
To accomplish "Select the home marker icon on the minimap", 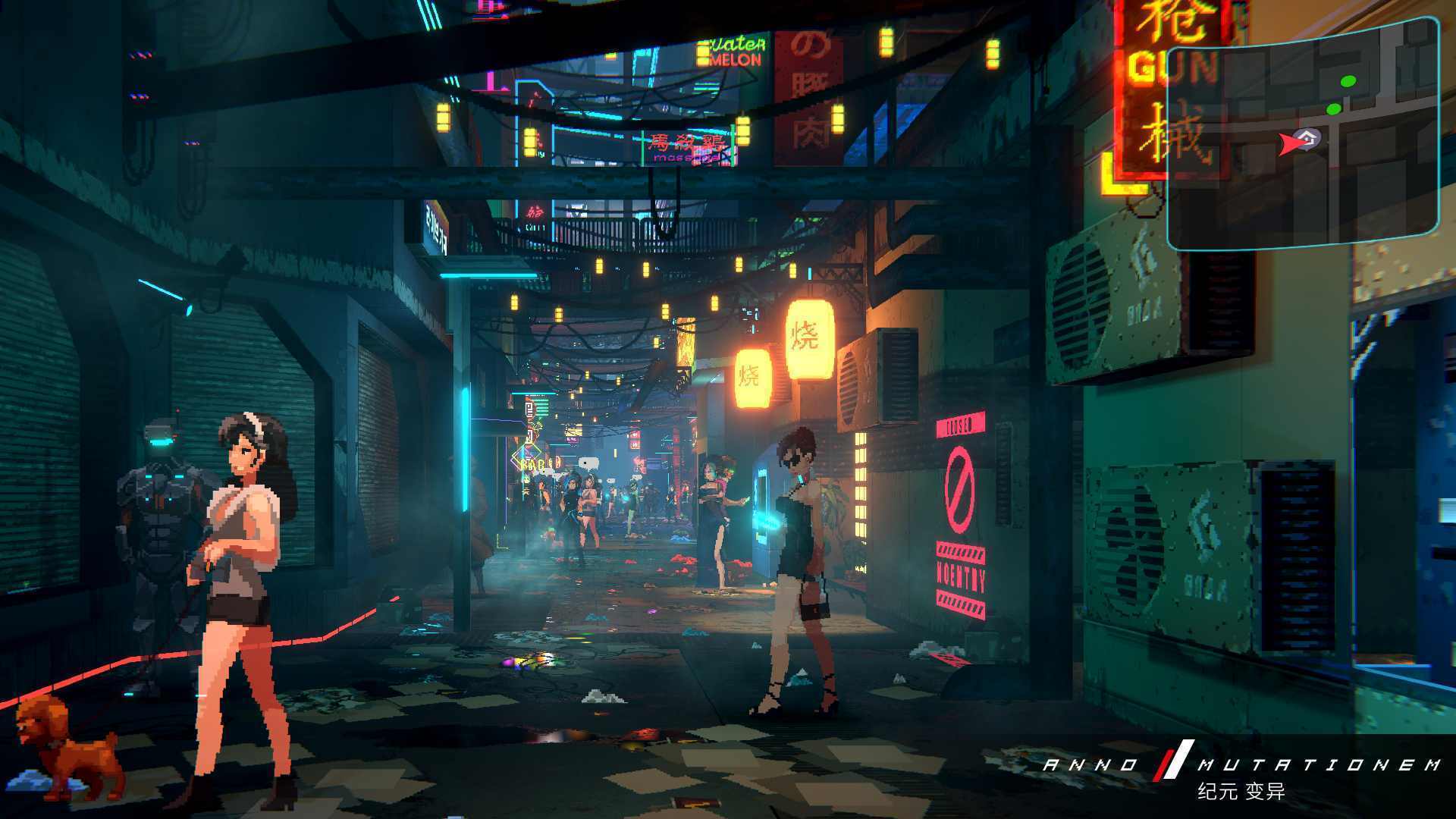I will [1308, 138].
